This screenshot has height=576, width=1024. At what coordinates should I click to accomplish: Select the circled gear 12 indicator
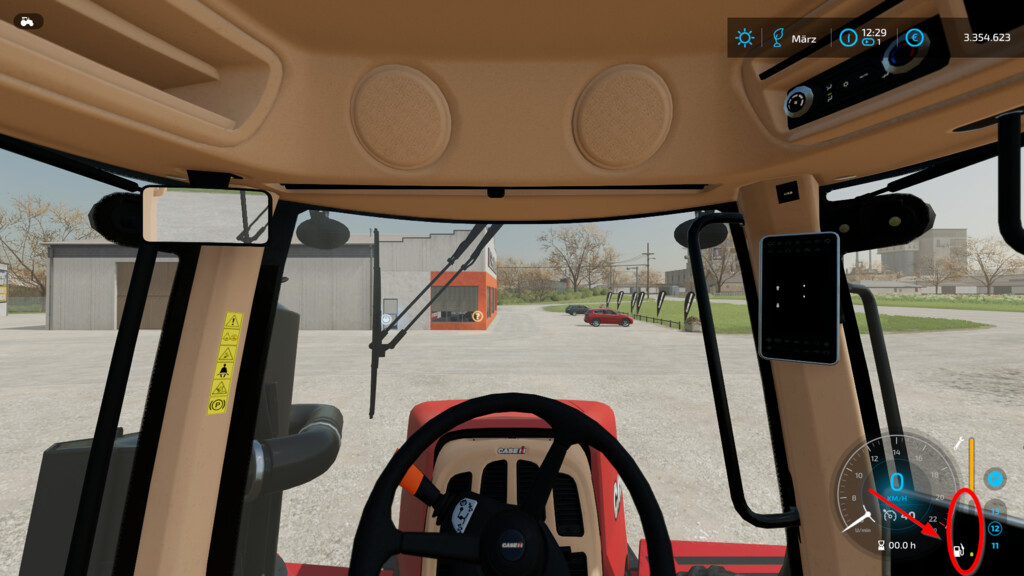click(994, 528)
